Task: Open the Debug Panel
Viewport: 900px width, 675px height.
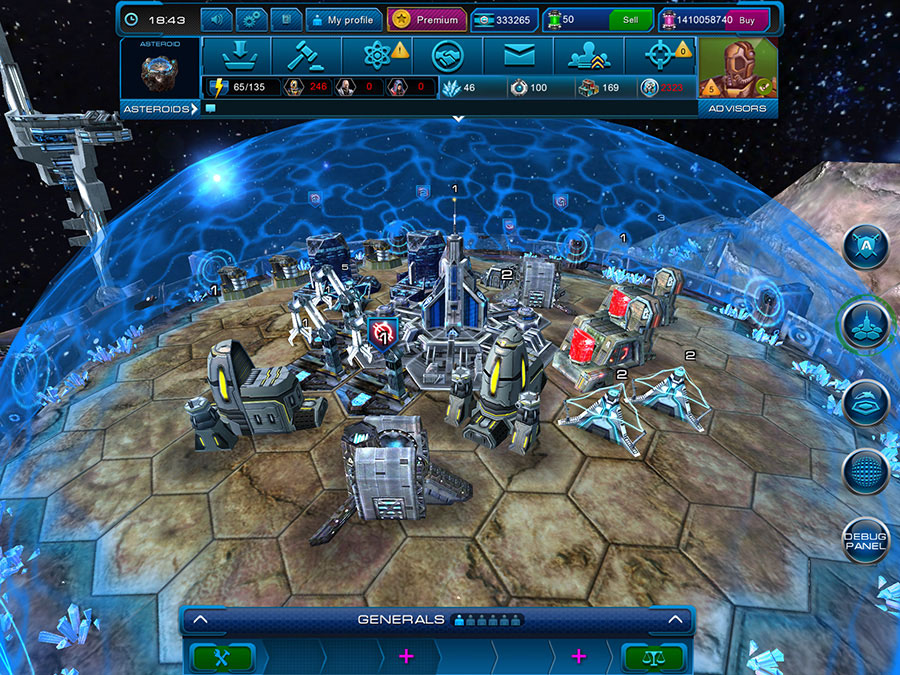Action: [865, 540]
